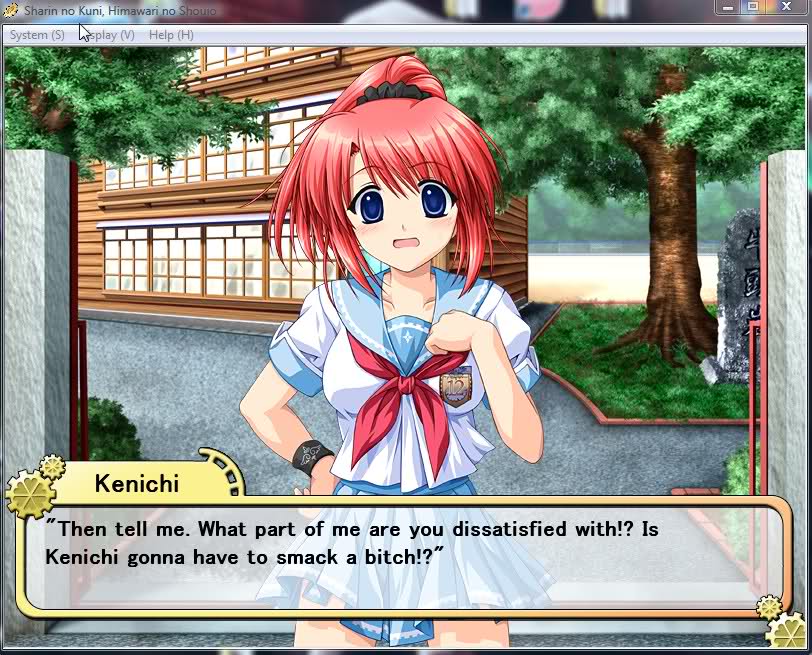Open the Display (V) menu

(110, 35)
